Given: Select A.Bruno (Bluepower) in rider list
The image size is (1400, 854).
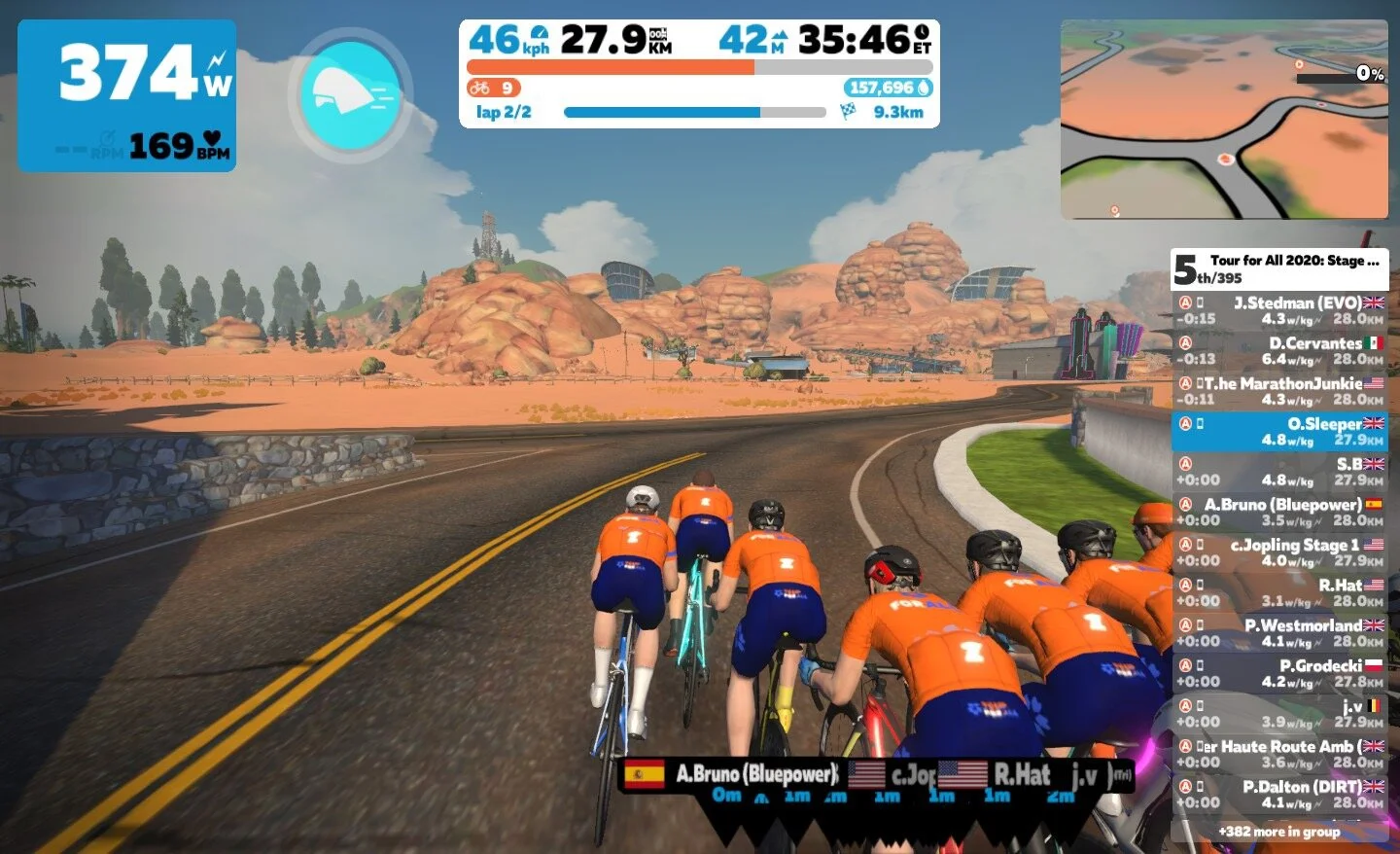Looking at the screenshot, I should (1279, 513).
